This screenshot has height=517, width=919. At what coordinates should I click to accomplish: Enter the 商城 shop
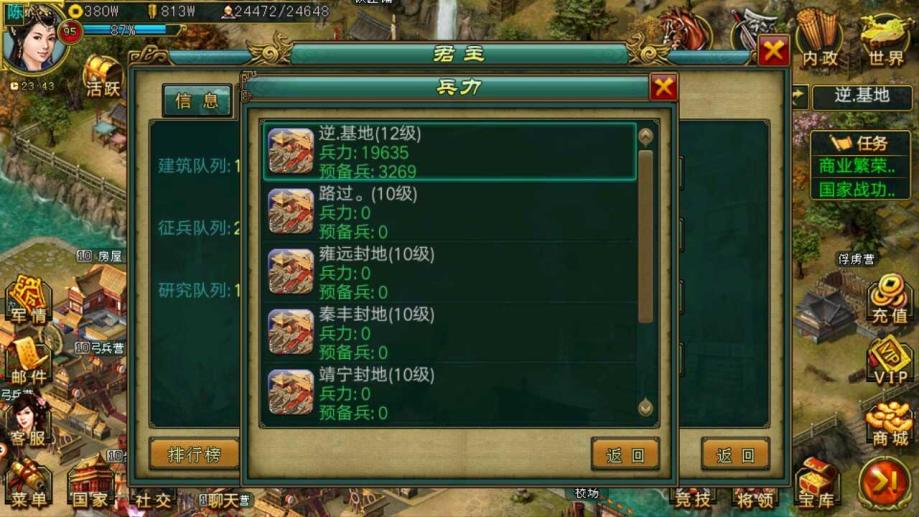click(888, 424)
